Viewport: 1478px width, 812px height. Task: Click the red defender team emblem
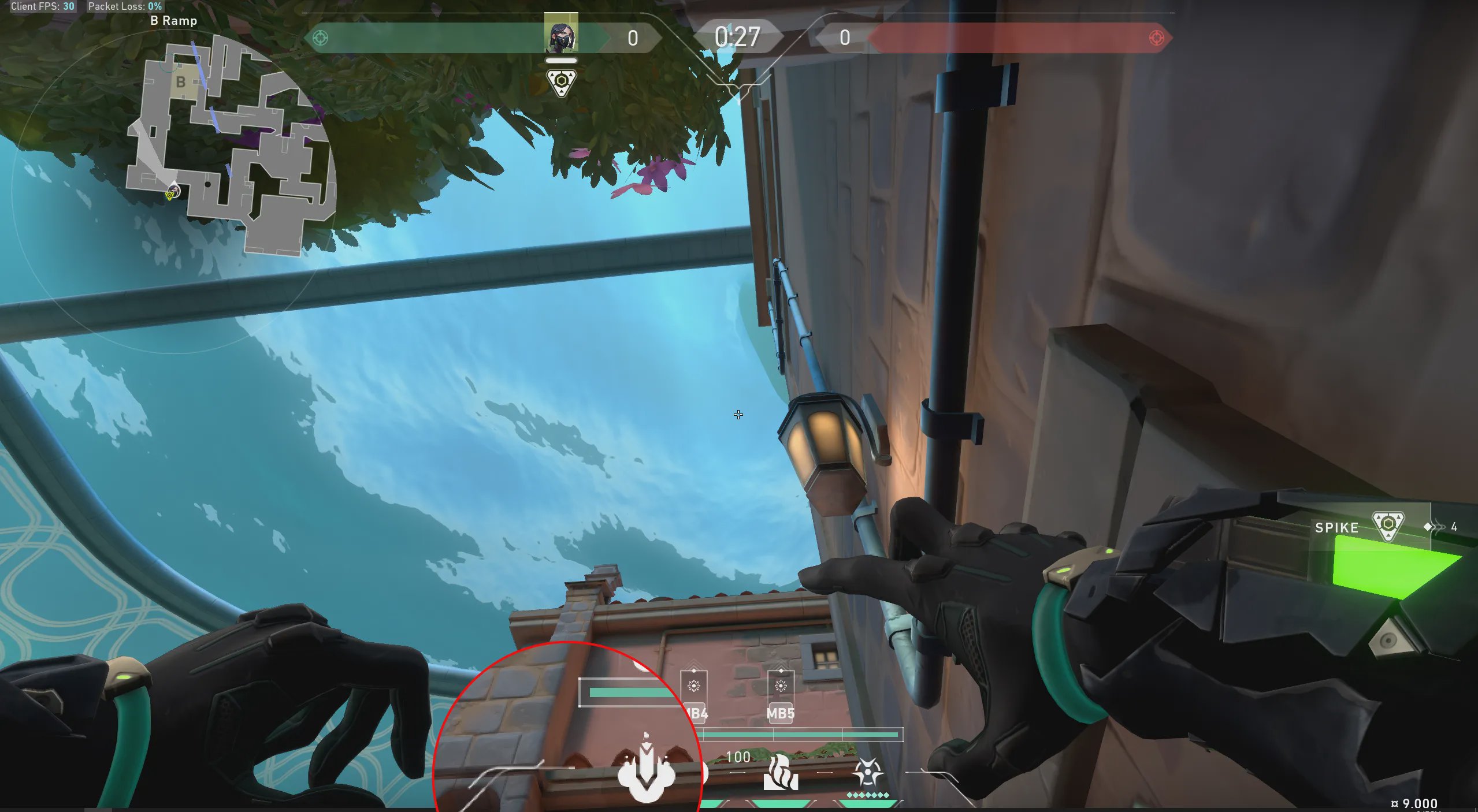[1156, 38]
